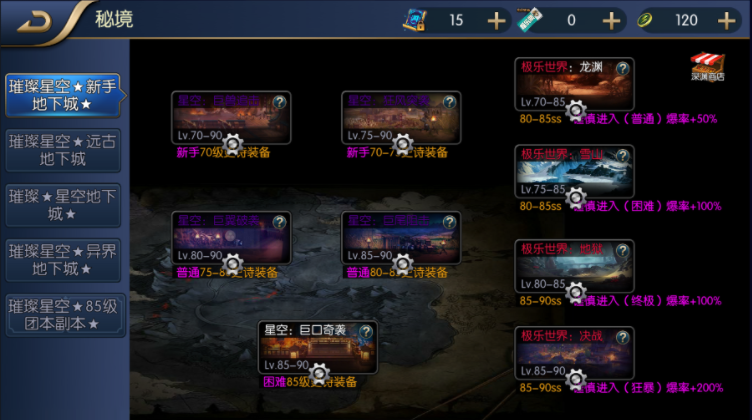
Task: Open gear settings on 极乐世界：决战 tile
Action: (576, 377)
